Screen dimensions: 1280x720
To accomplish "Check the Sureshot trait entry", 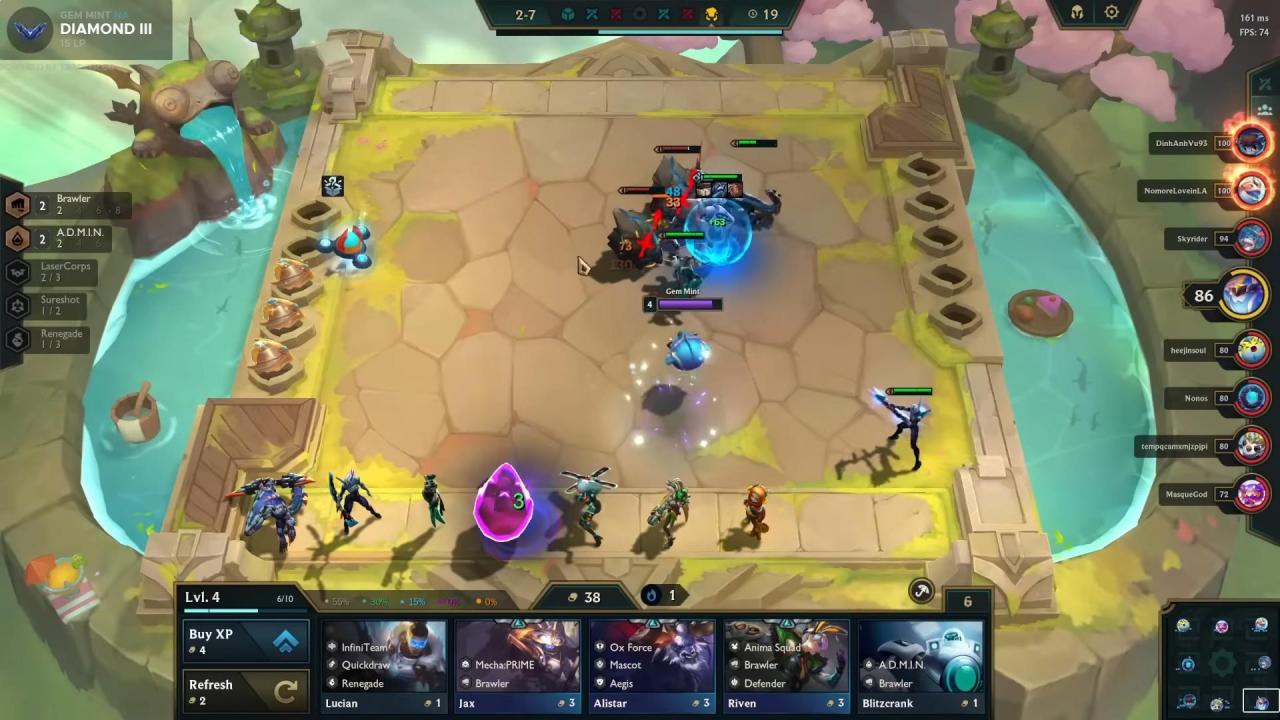I will [58, 305].
